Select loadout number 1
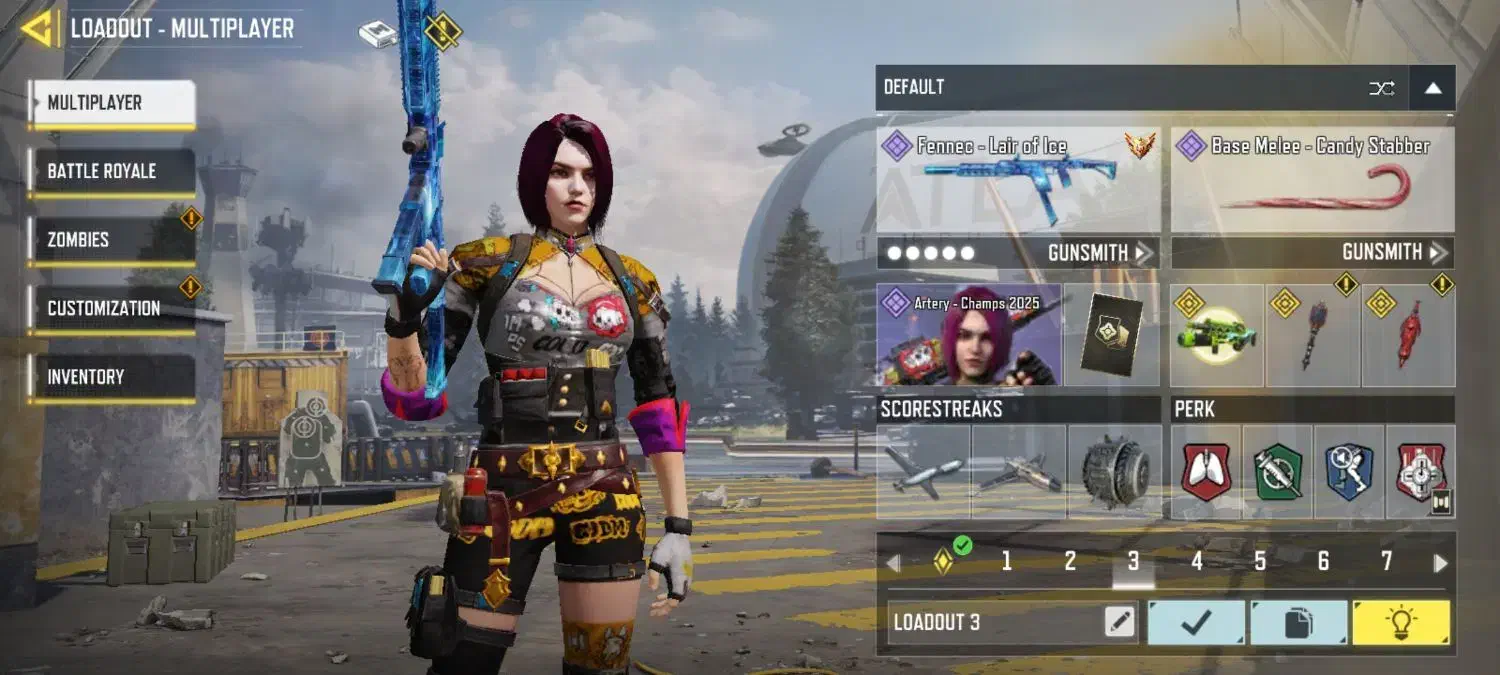This screenshot has height=675, width=1500. tap(1006, 562)
